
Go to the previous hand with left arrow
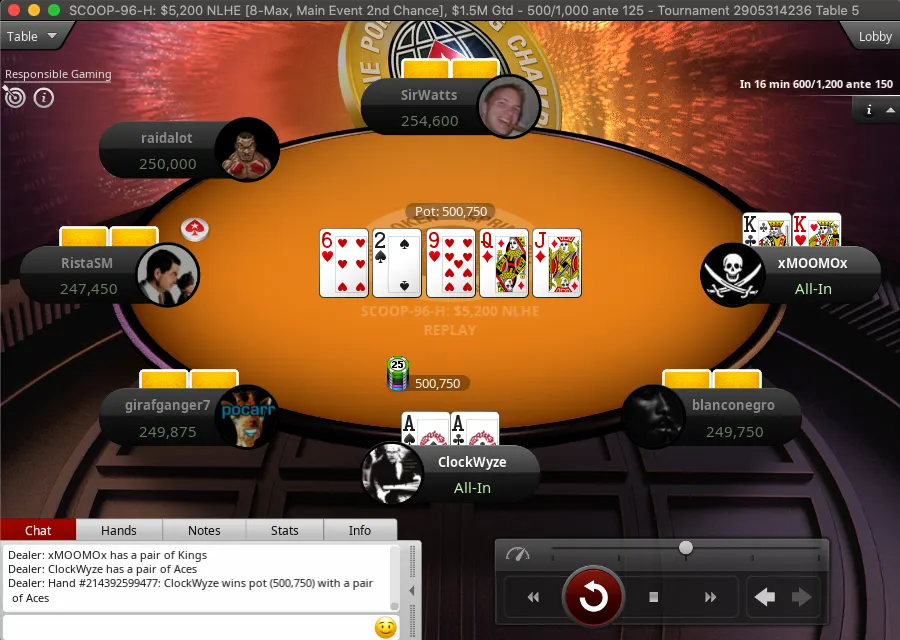[765, 597]
